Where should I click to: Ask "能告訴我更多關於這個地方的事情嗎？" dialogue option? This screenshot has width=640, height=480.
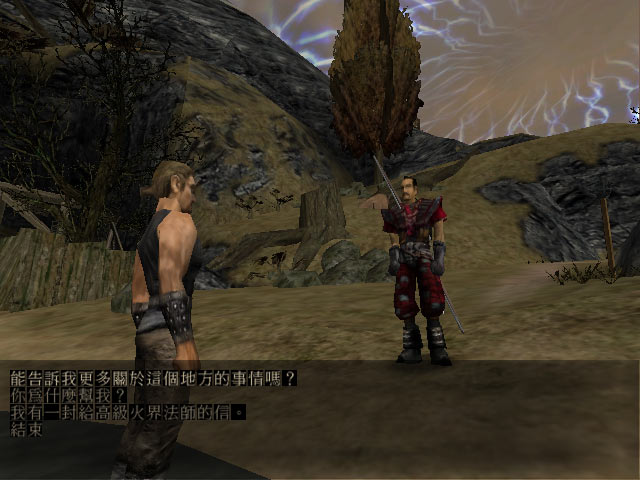[x=153, y=379]
